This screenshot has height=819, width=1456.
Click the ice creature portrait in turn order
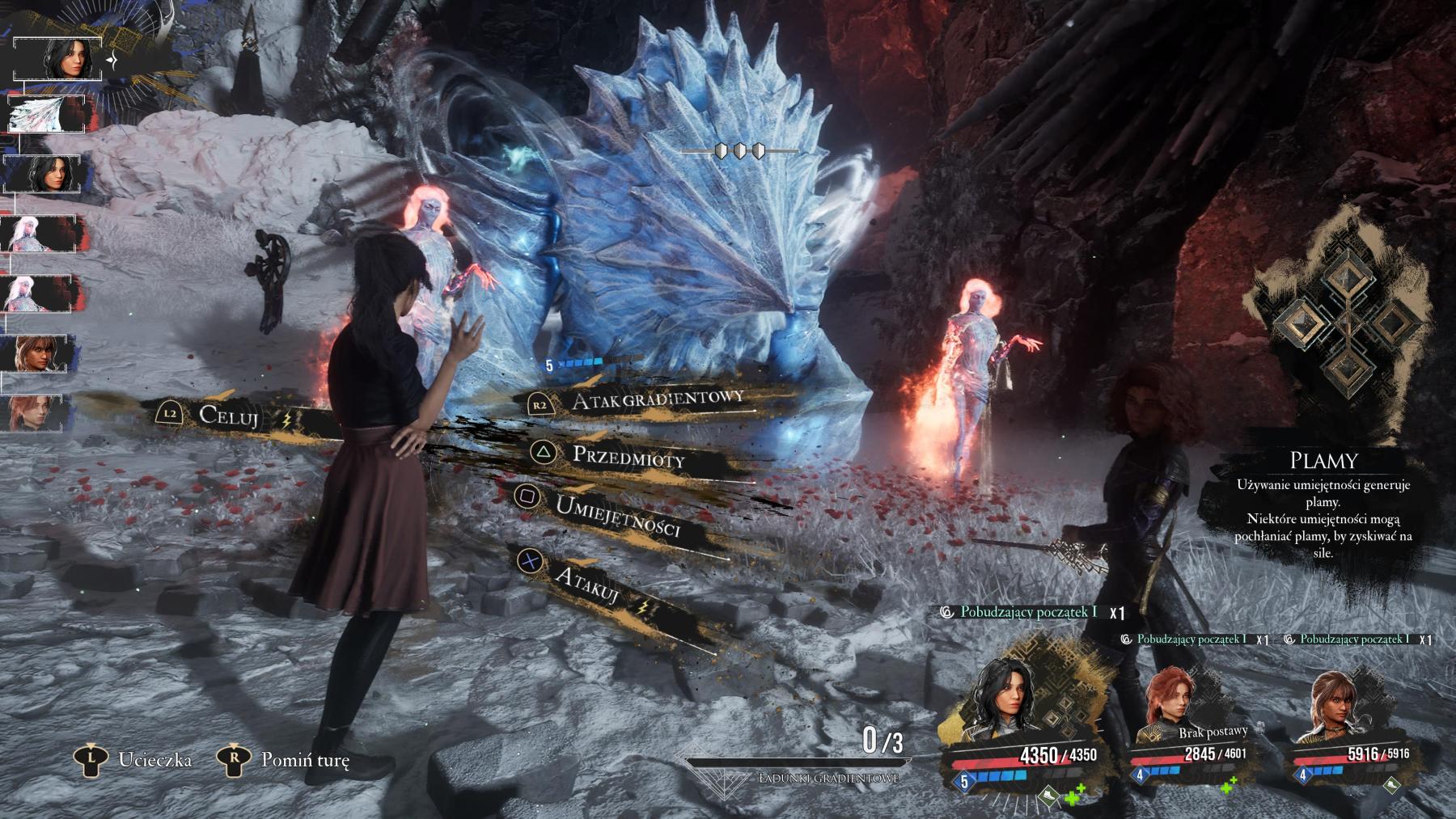pos(46,114)
